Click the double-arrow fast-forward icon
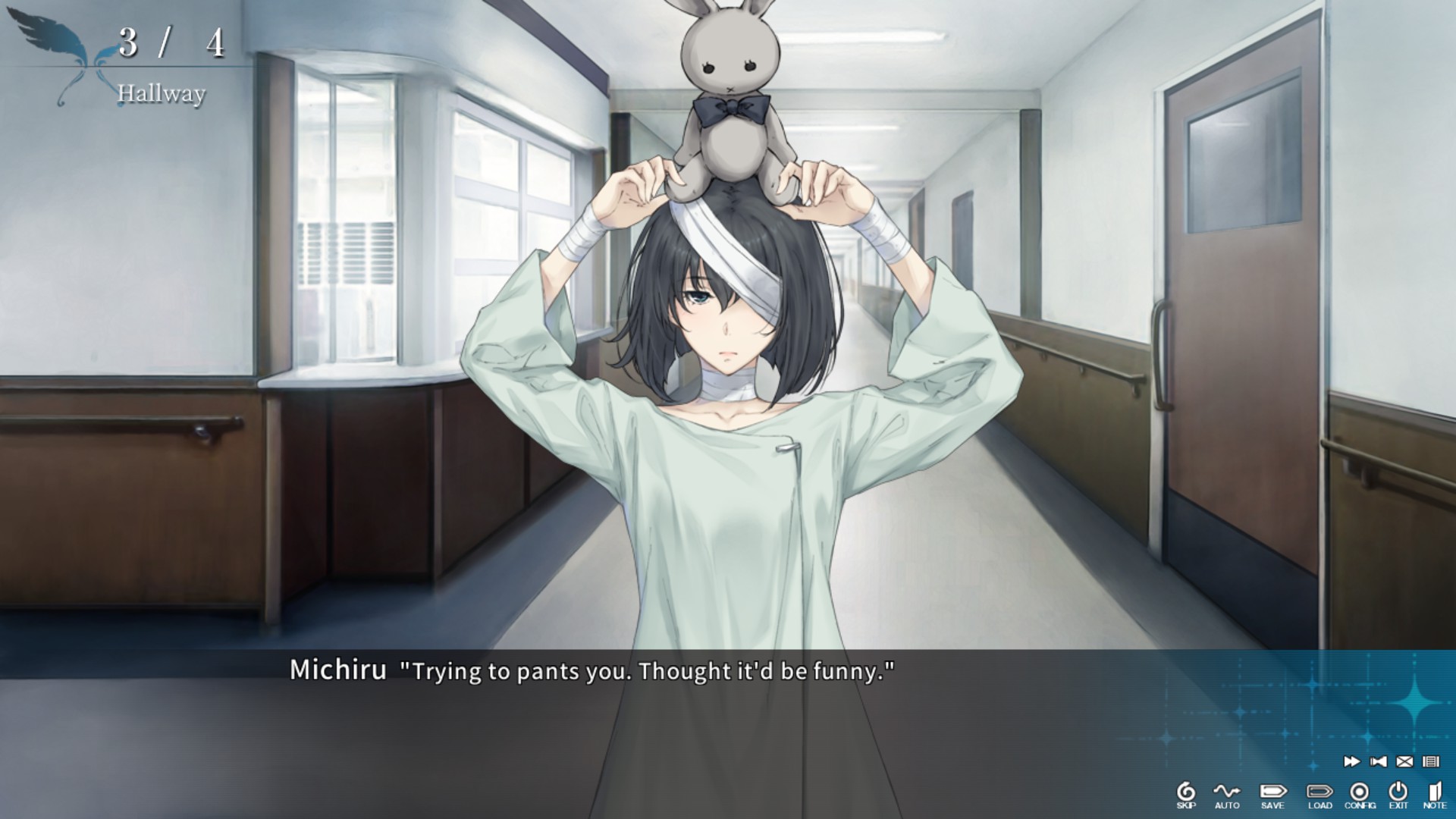 1351,761
